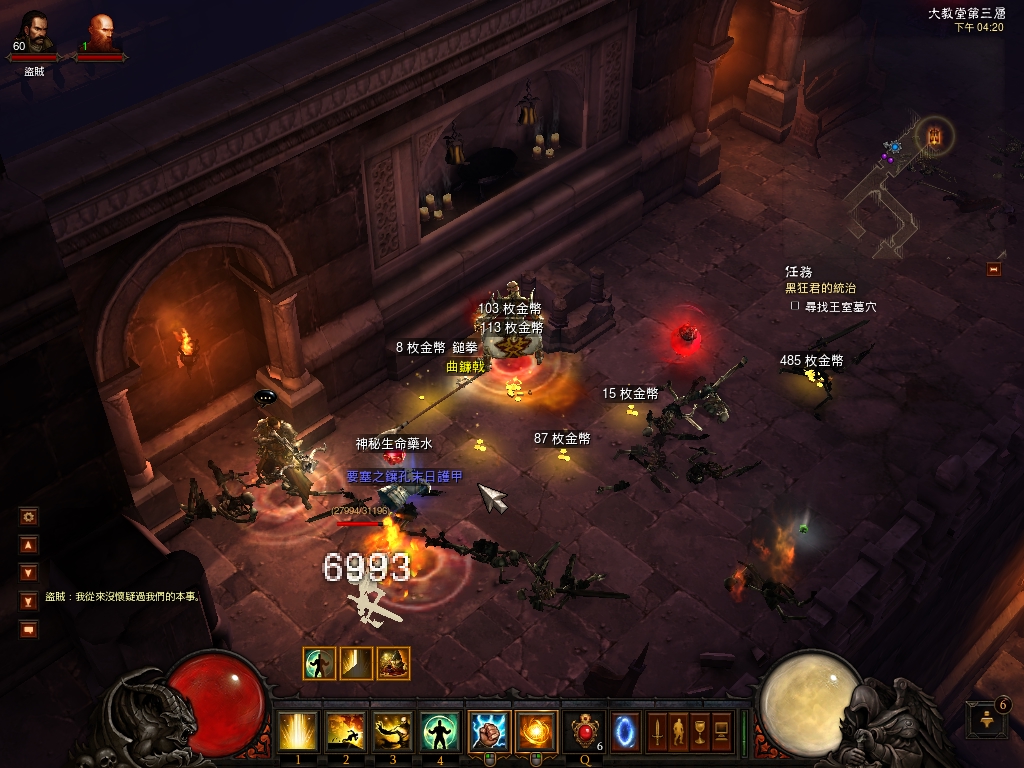The image size is (1024, 768).
Task: Select the bald monk player portrait
Action: pos(100,32)
